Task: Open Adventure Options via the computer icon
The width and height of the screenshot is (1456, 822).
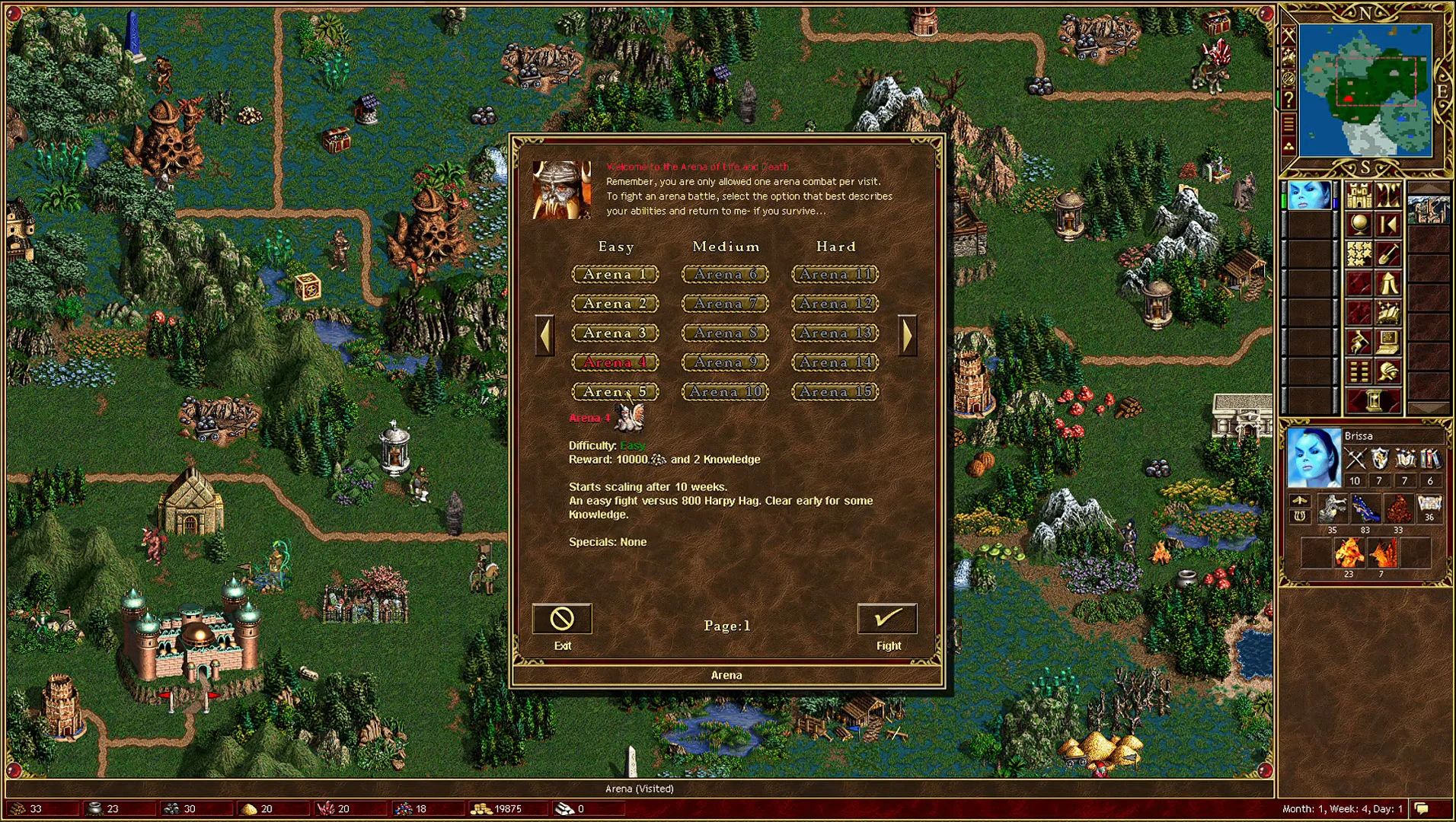Action: pyautogui.click(x=1387, y=341)
